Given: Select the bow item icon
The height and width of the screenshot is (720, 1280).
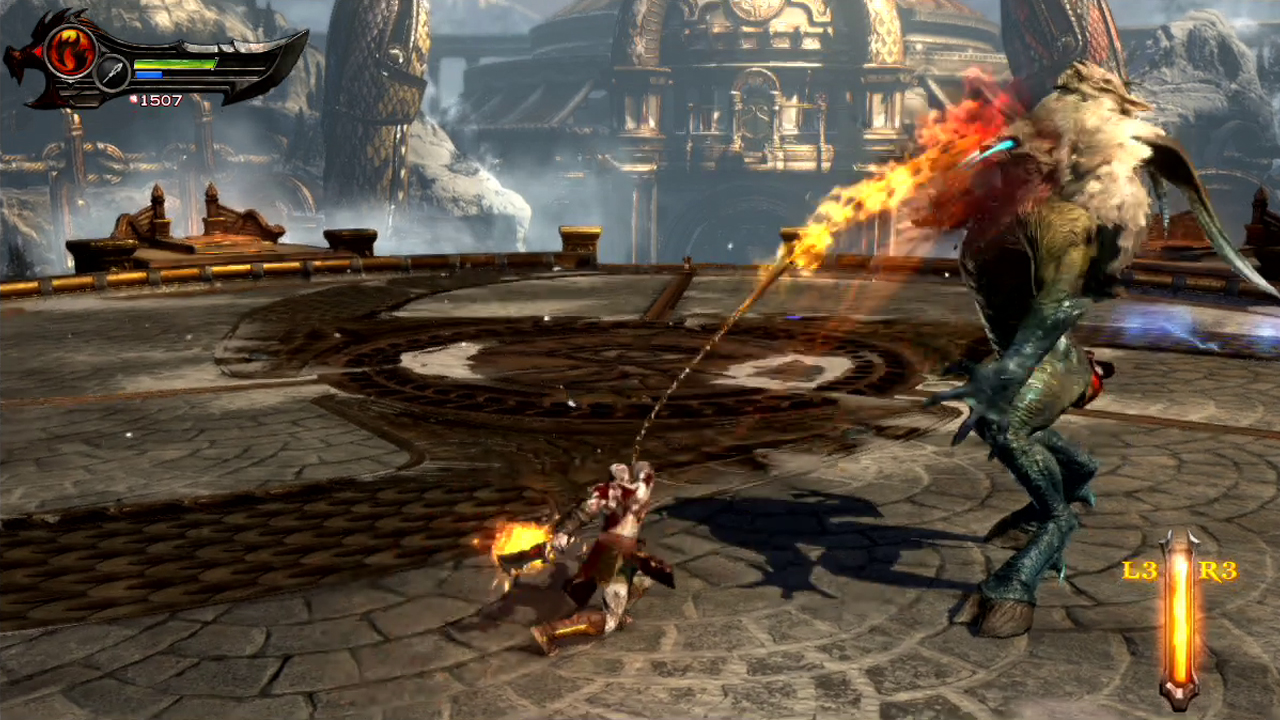Looking at the screenshot, I should (111, 72).
